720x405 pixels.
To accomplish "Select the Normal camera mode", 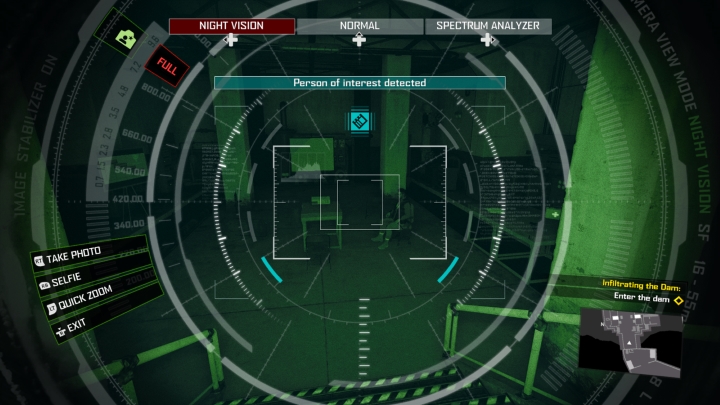I will (x=360, y=26).
